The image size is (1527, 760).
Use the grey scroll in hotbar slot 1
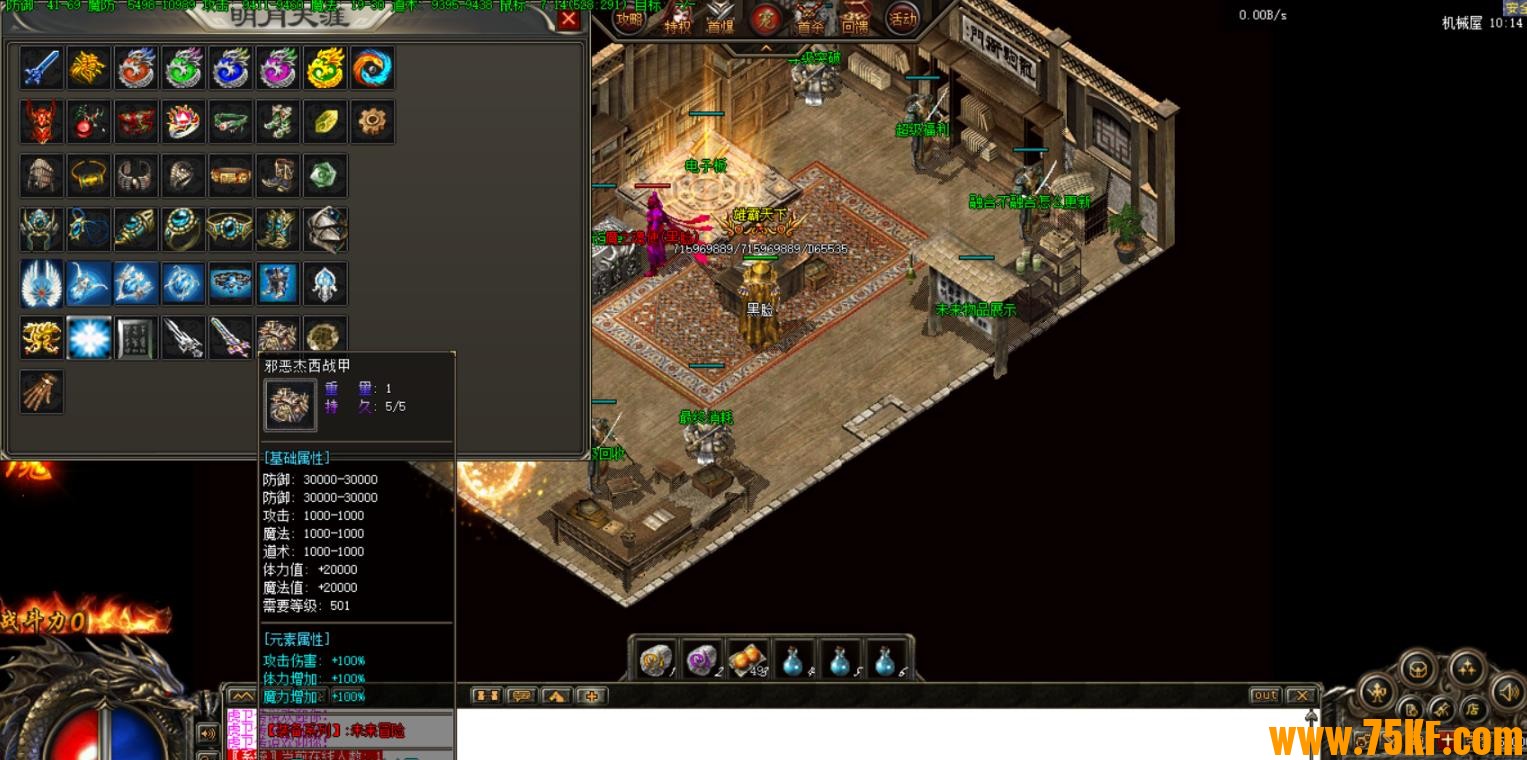tap(656, 659)
